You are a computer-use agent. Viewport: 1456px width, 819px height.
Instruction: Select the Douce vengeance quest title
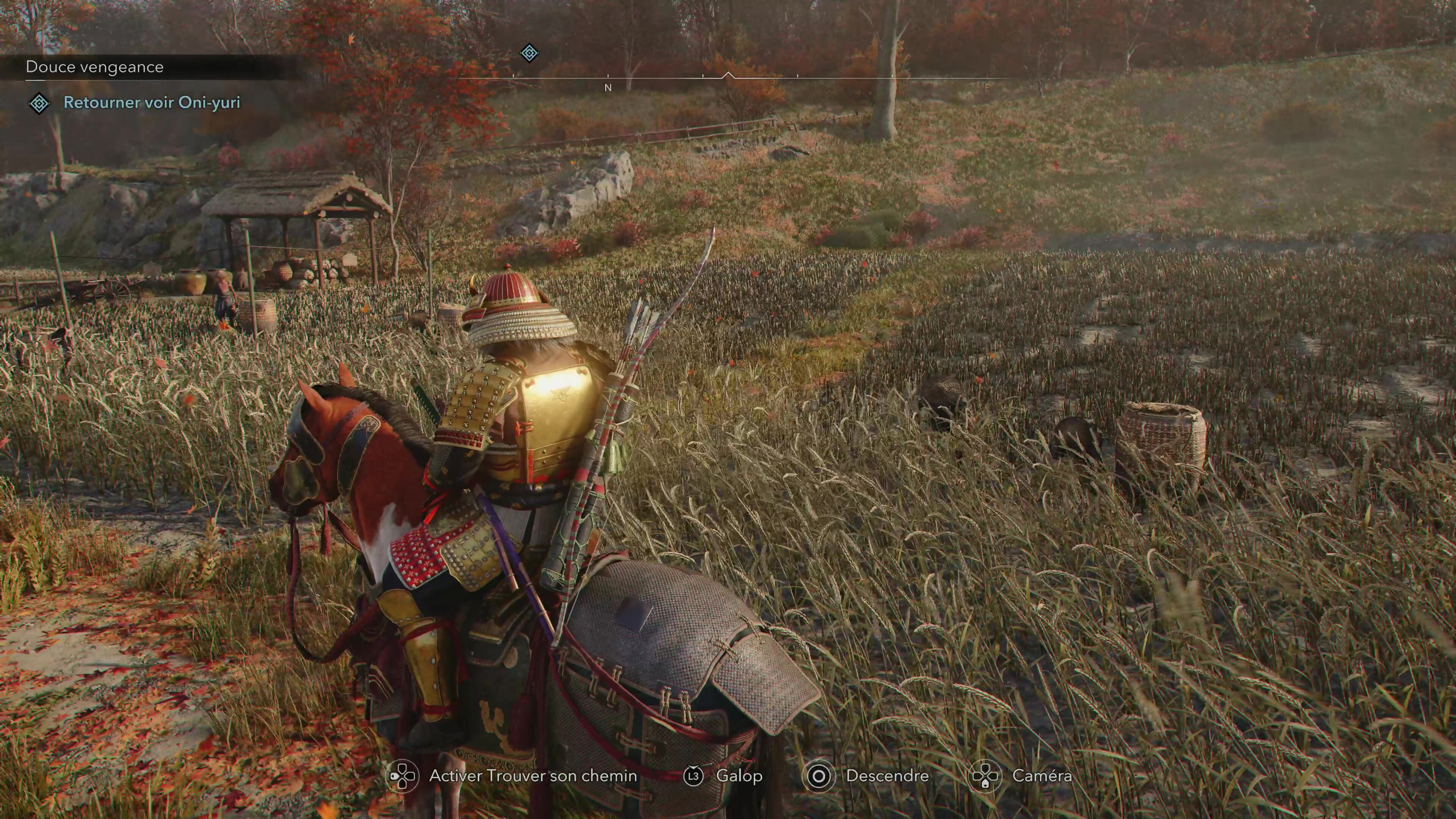pyautogui.click(x=94, y=67)
